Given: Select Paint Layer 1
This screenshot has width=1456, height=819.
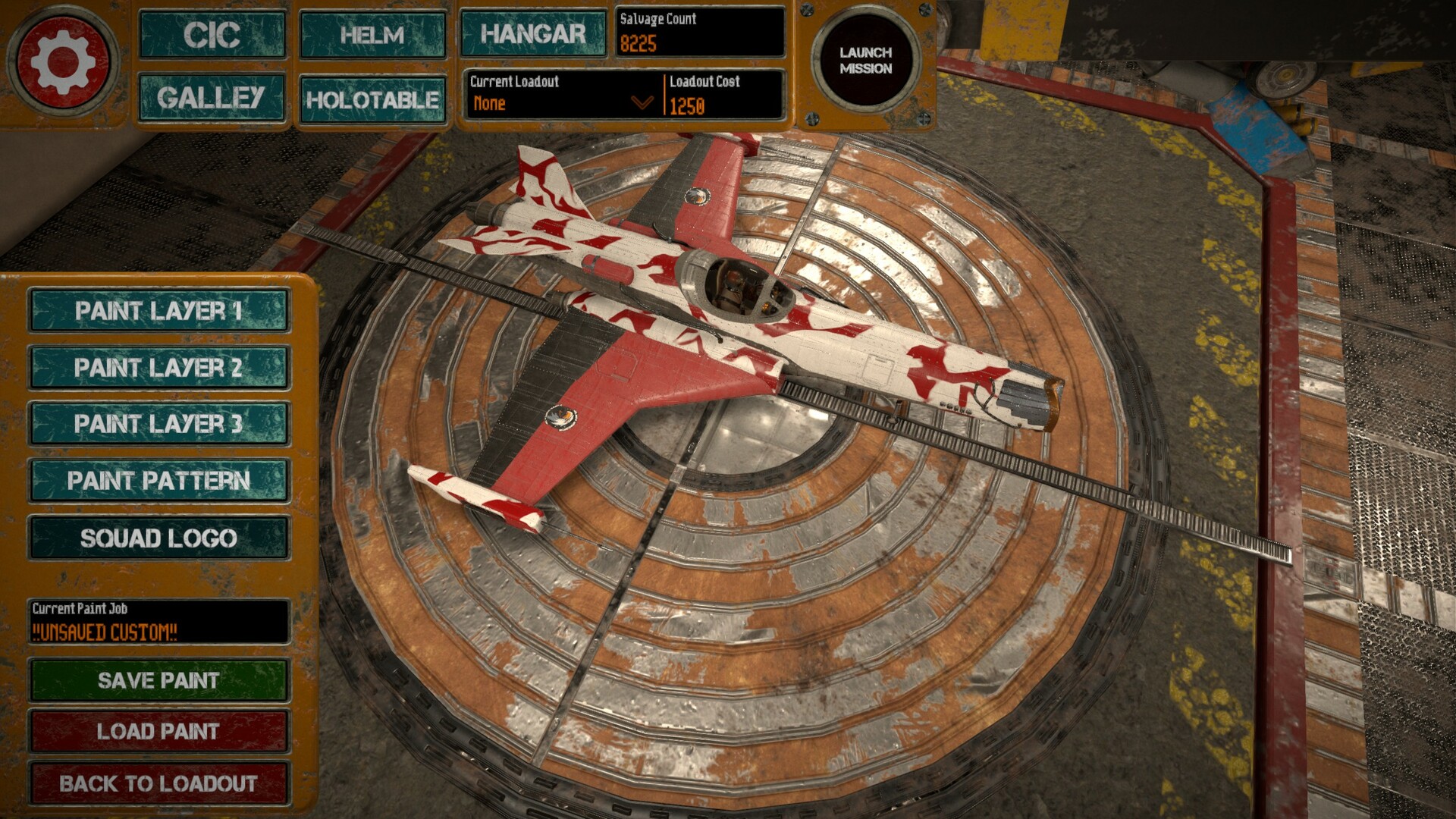Looking at the screenshot, I should click(158, 311).
